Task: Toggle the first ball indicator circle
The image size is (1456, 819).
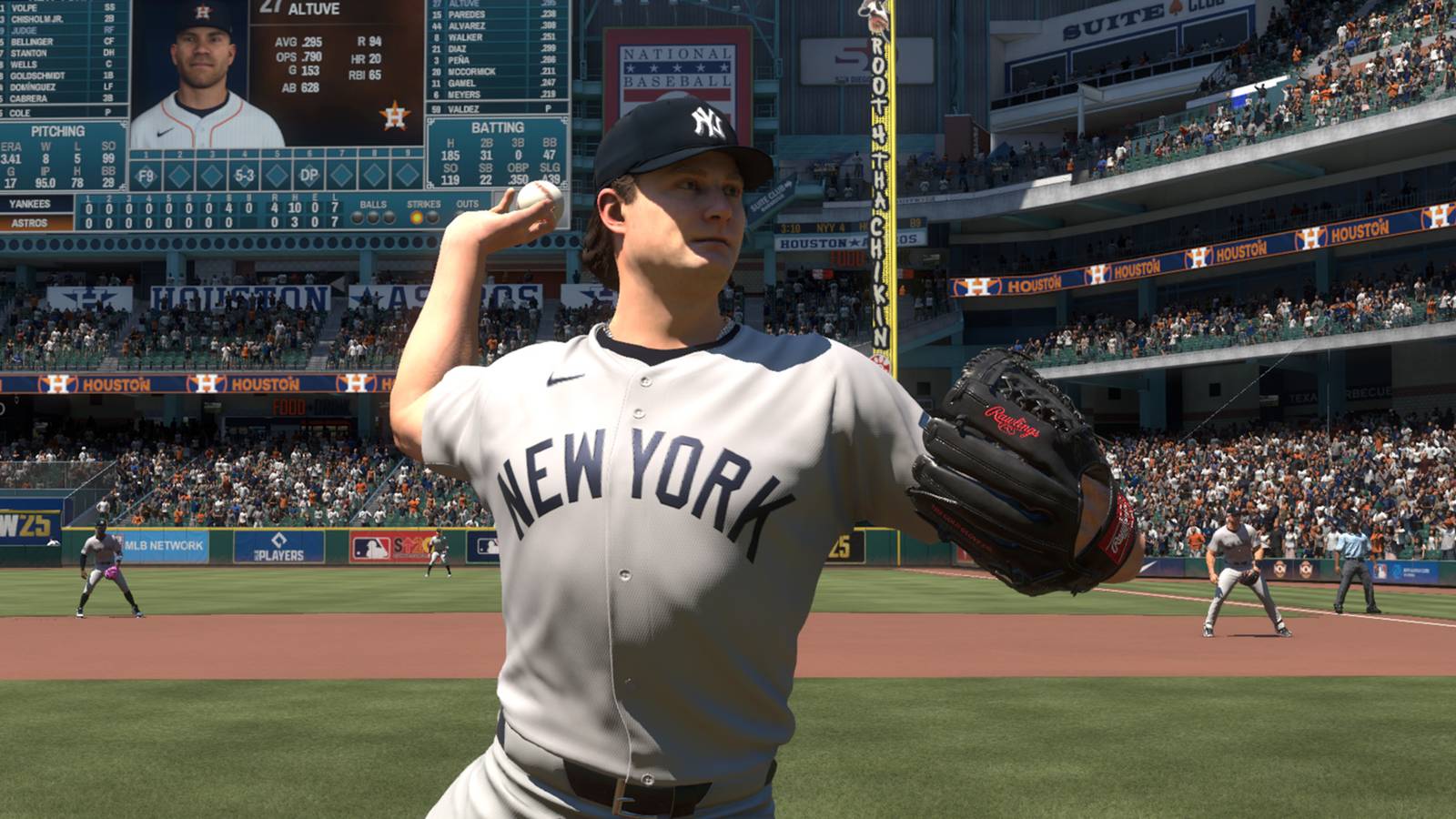Action: [x=357, y=217]
